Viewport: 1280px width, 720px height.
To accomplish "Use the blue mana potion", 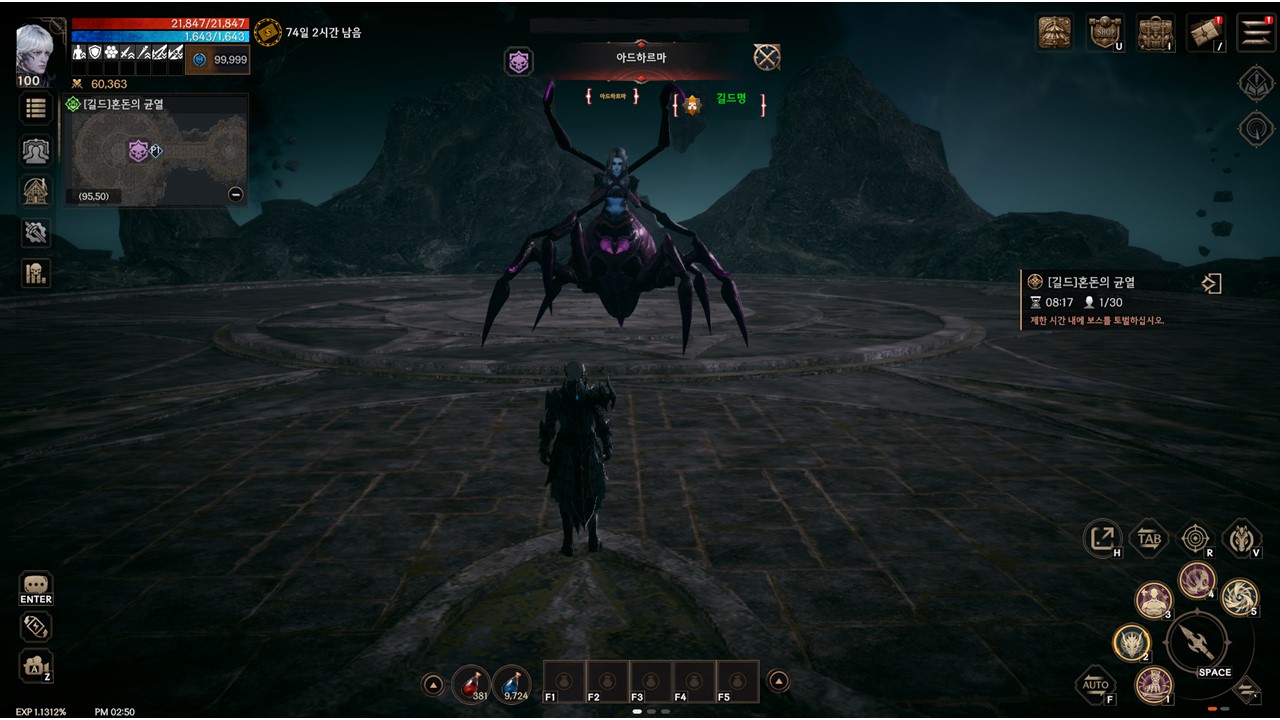I will coord(512,683).
